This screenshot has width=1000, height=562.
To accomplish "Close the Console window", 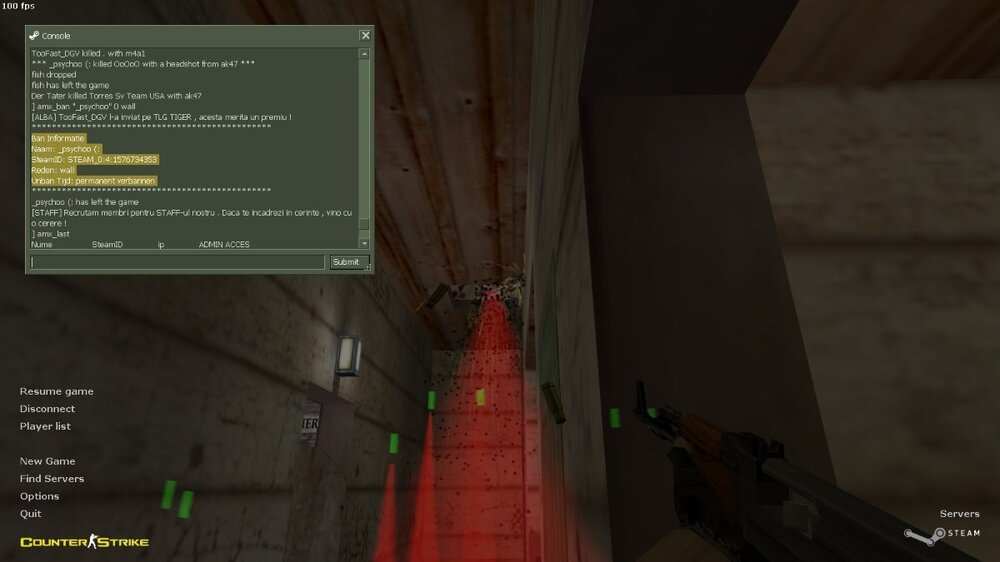I will 365,35.
